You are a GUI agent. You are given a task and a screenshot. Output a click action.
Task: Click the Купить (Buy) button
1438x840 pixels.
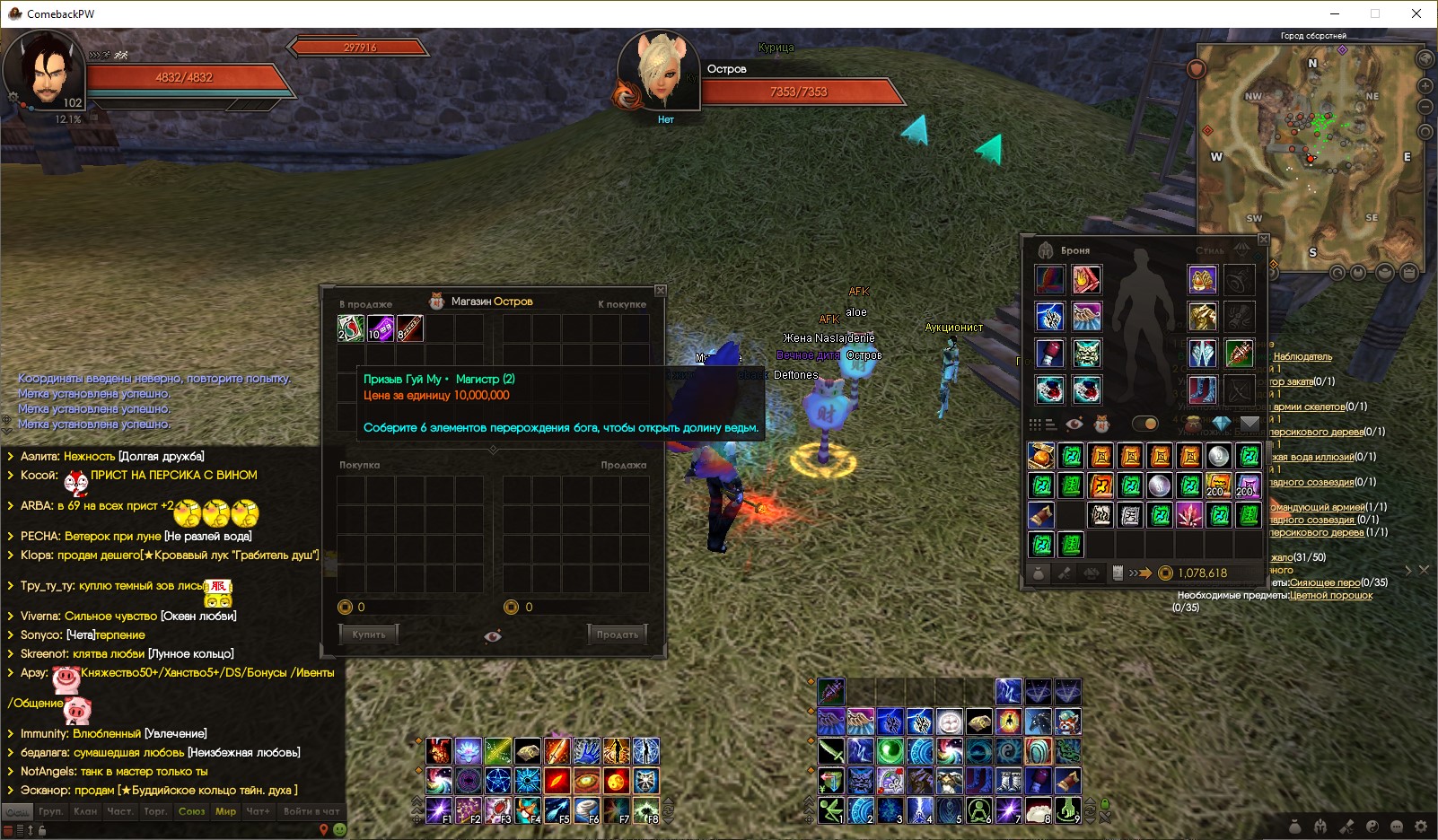(368, 634)
